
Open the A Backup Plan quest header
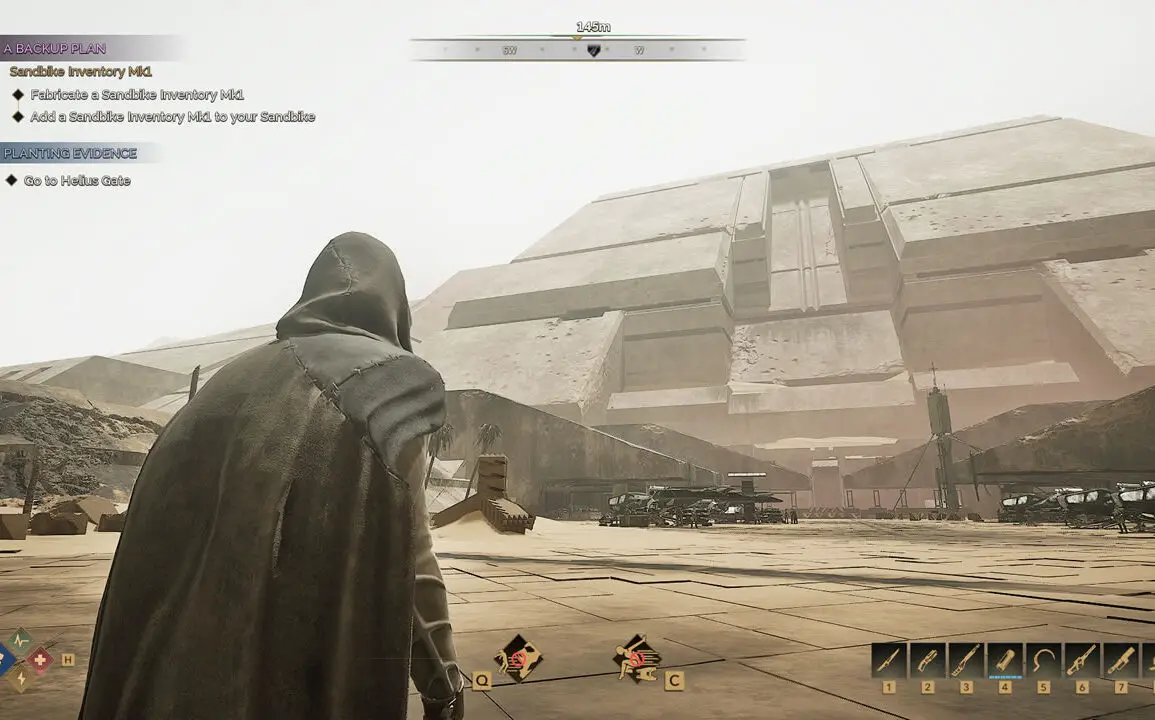[x=55, y=48]
